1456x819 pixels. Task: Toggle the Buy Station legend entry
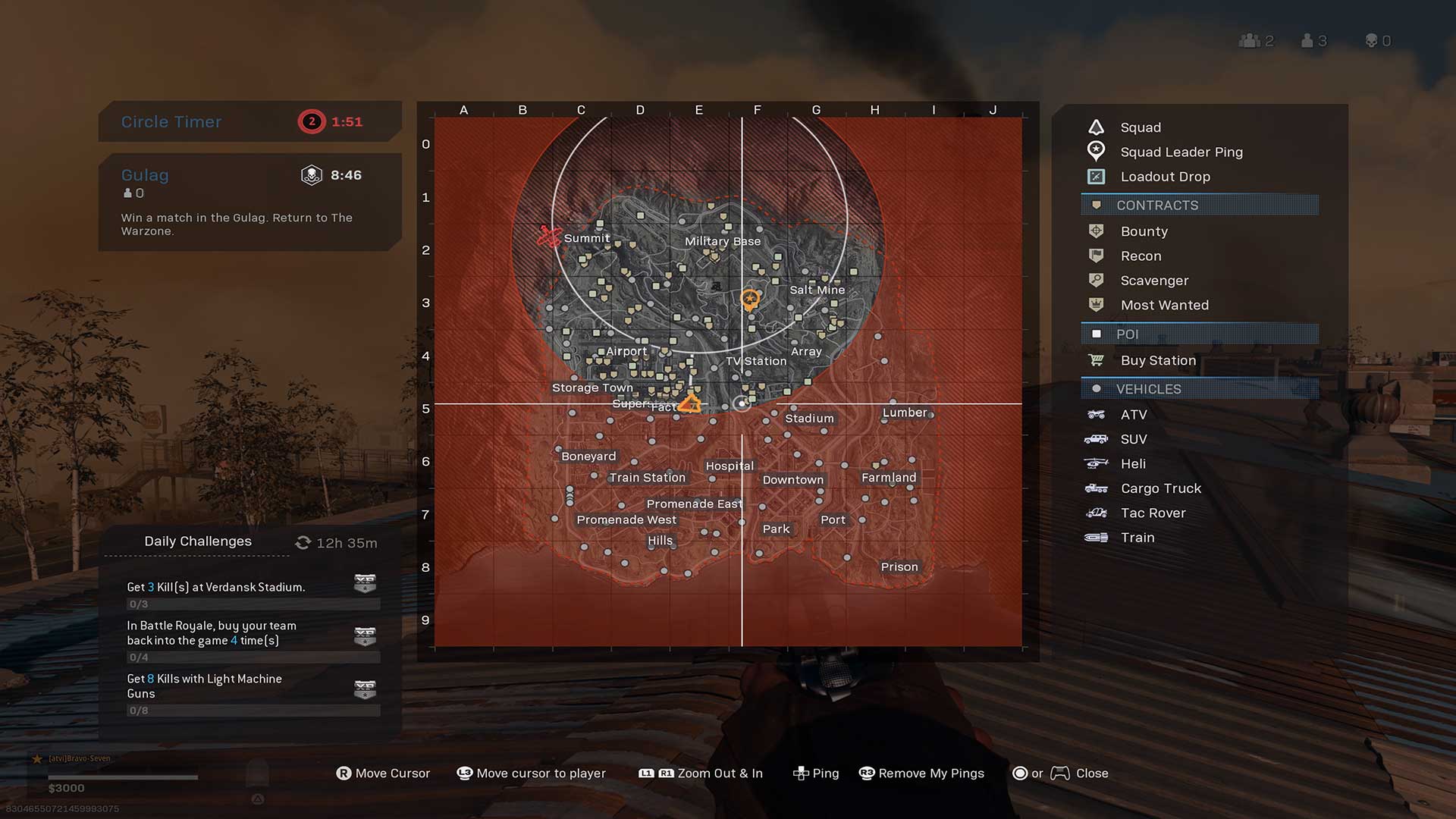(1157, 360)
